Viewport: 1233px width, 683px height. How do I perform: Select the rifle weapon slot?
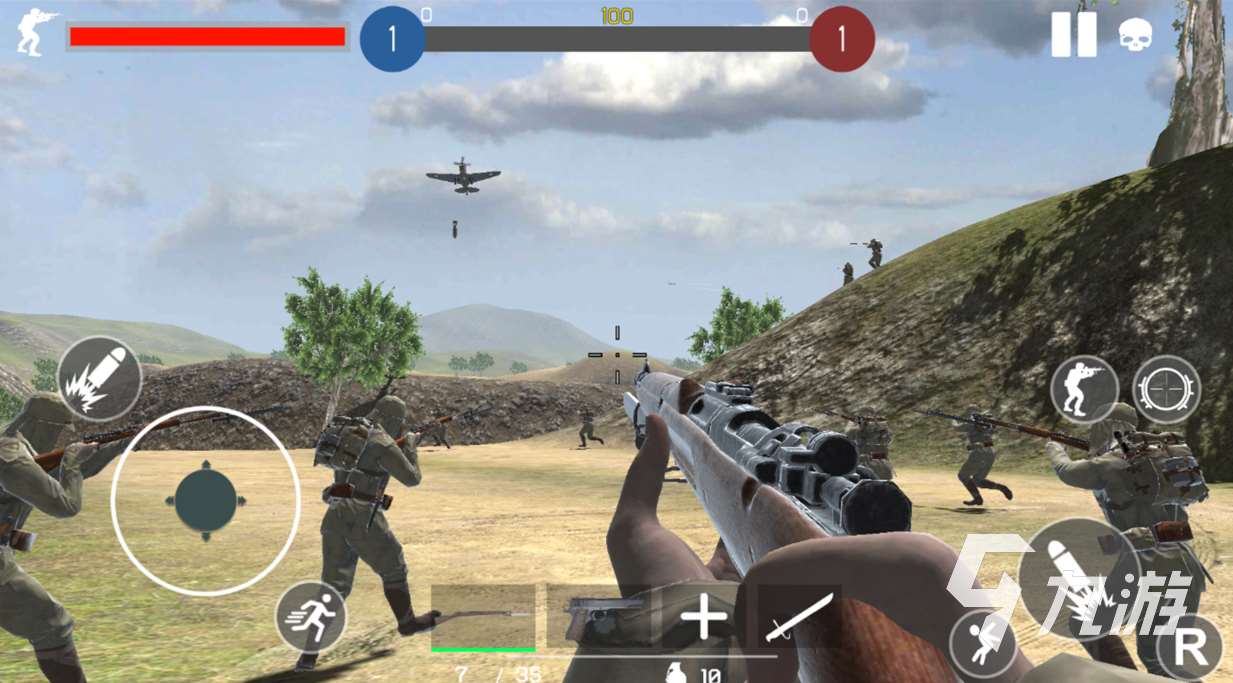click(x=483, y=616)
